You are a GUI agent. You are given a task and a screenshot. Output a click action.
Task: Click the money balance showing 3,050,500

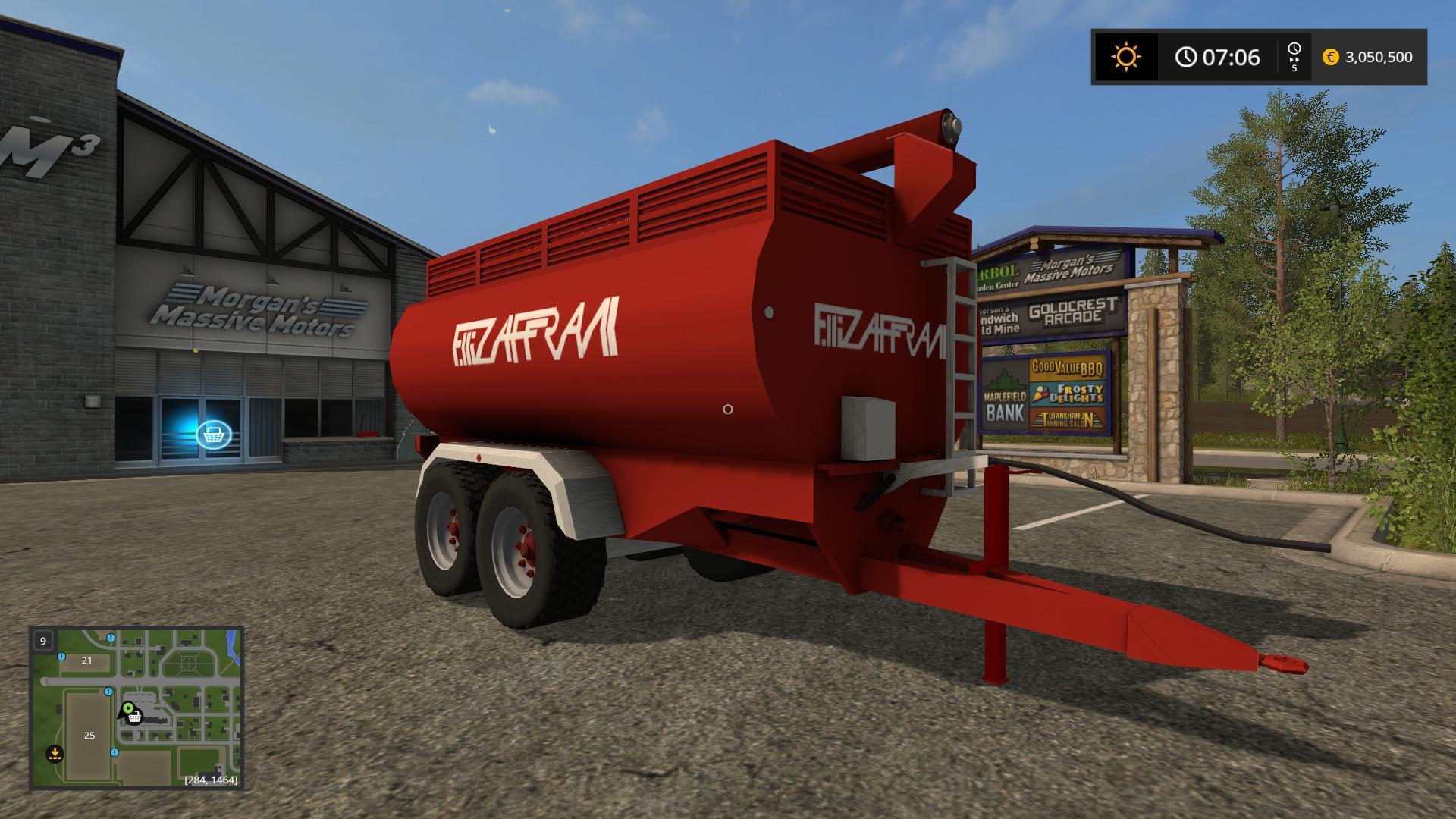coord(1379,57)
